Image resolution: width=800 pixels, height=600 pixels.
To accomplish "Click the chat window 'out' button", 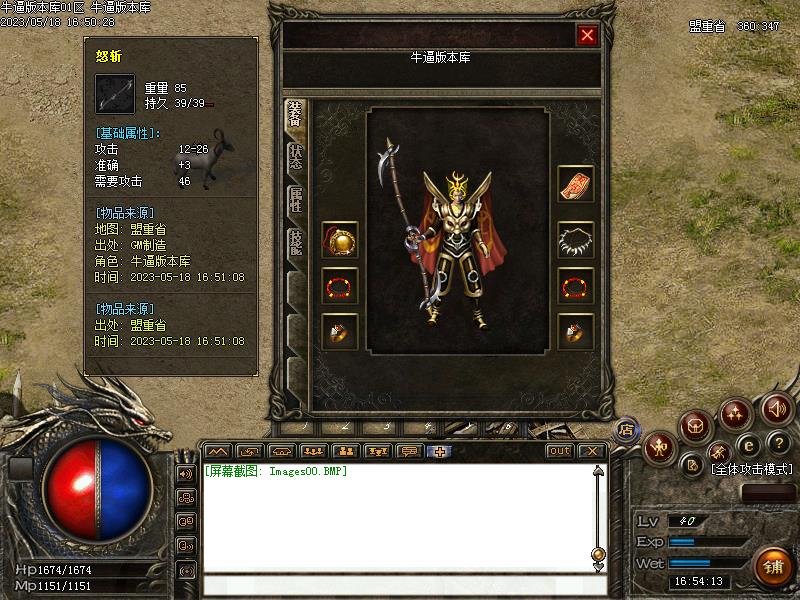I will (x=560, y=451).
